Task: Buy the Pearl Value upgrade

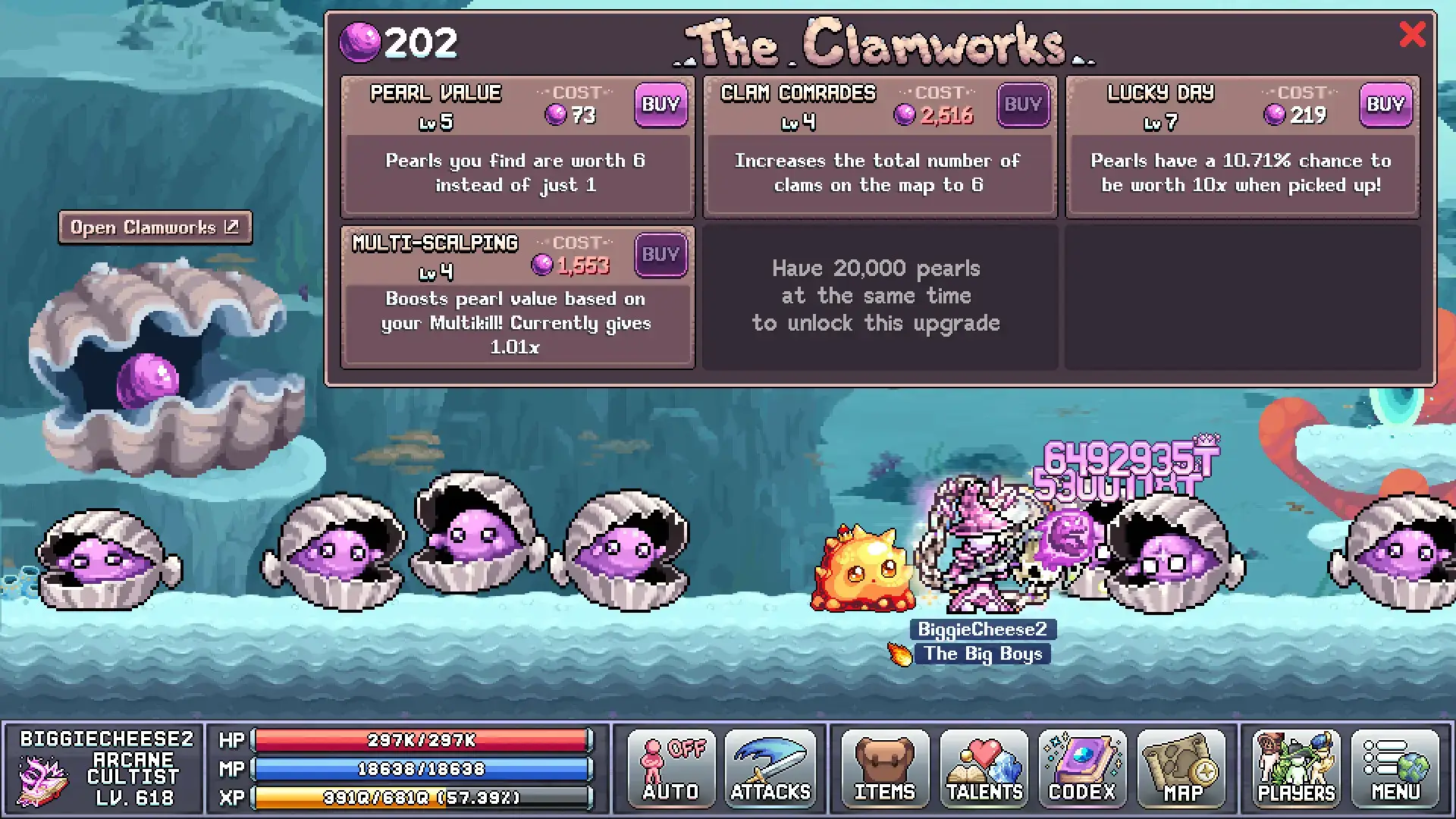Action: [x=661, y=105]
